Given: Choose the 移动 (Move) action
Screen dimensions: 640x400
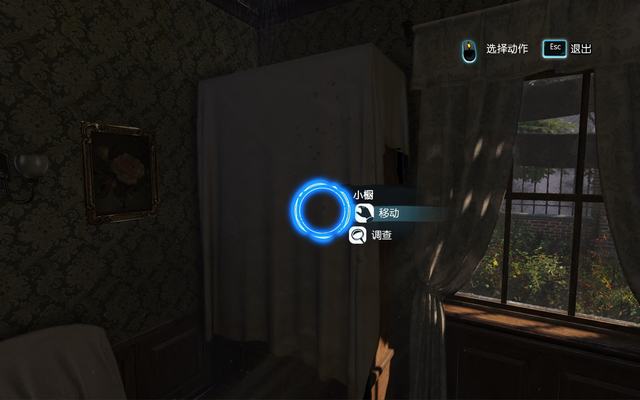Looking at the screenshot, I should (x=387, y=213).
